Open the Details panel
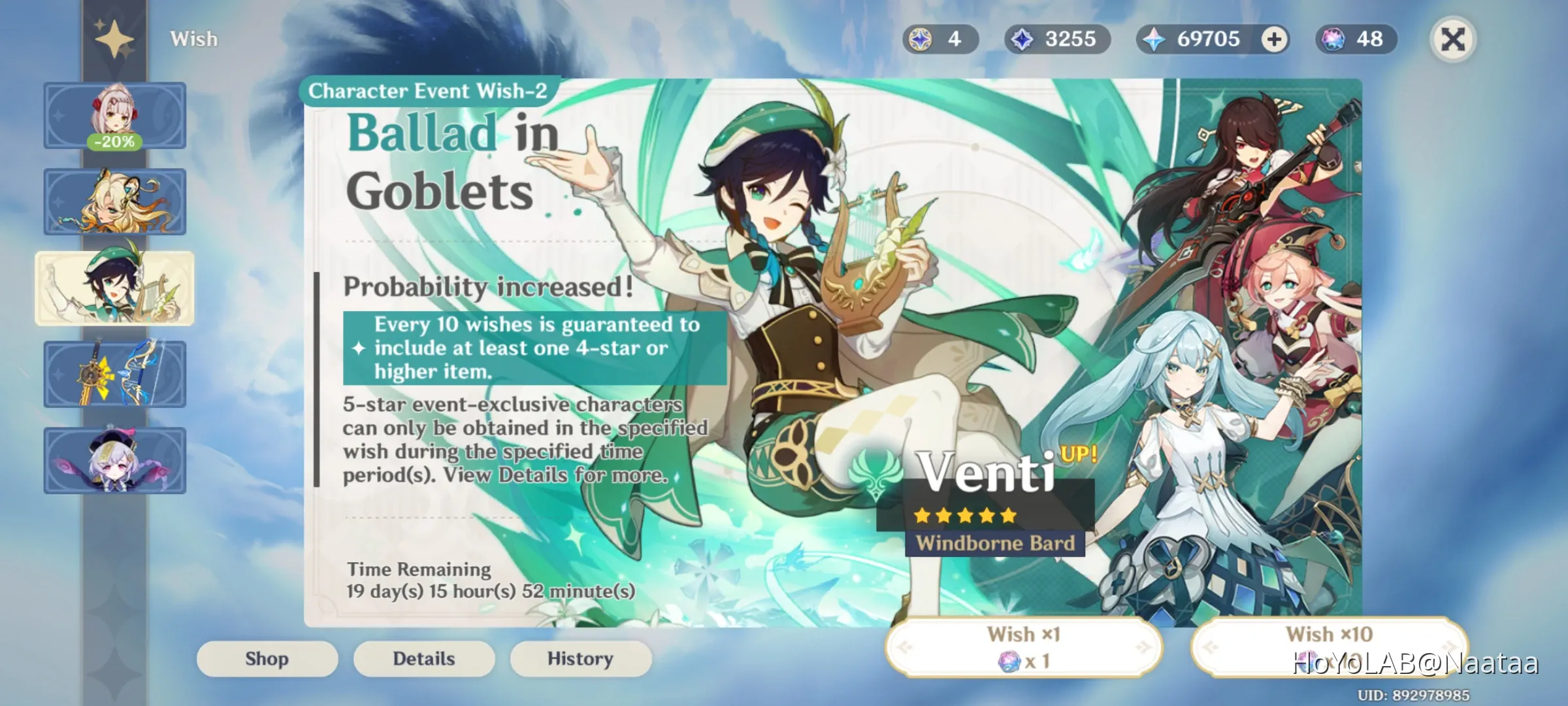The width and height of the screenshot is (1568, 706). click(423, 658)
